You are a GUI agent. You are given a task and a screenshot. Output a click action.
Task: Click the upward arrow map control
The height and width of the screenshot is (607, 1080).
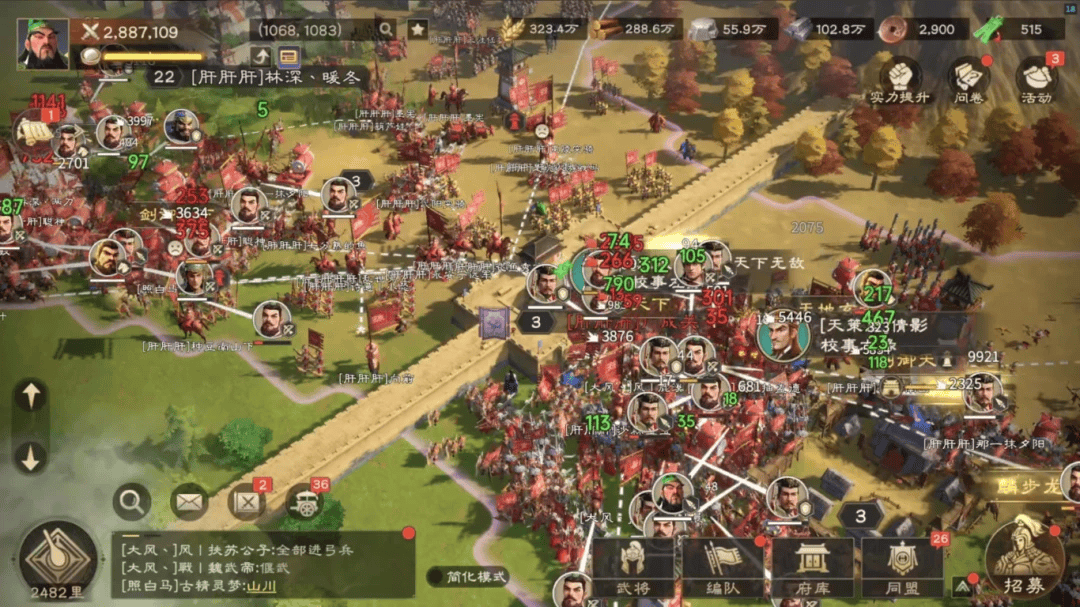(x=31, y=396)
